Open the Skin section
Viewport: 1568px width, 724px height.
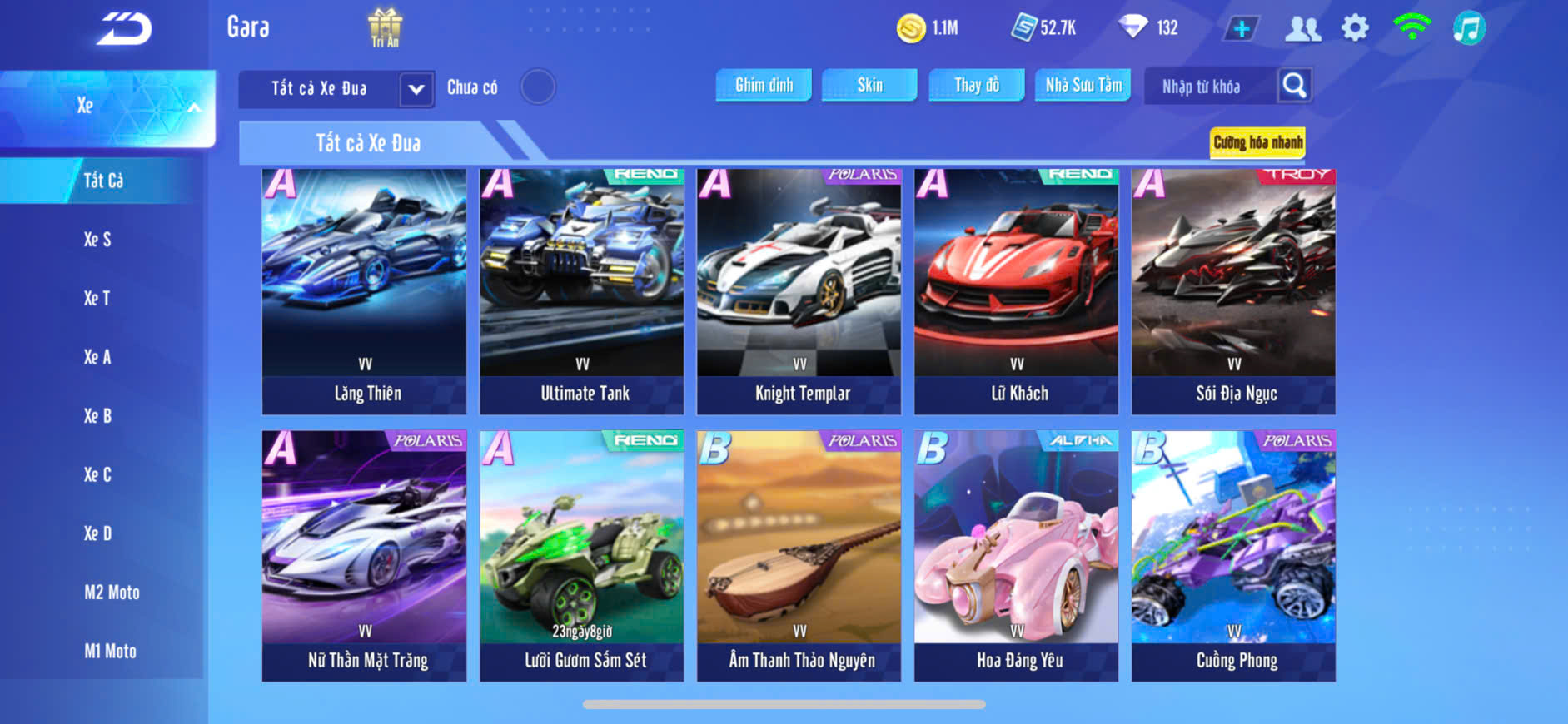click(869, 85)
